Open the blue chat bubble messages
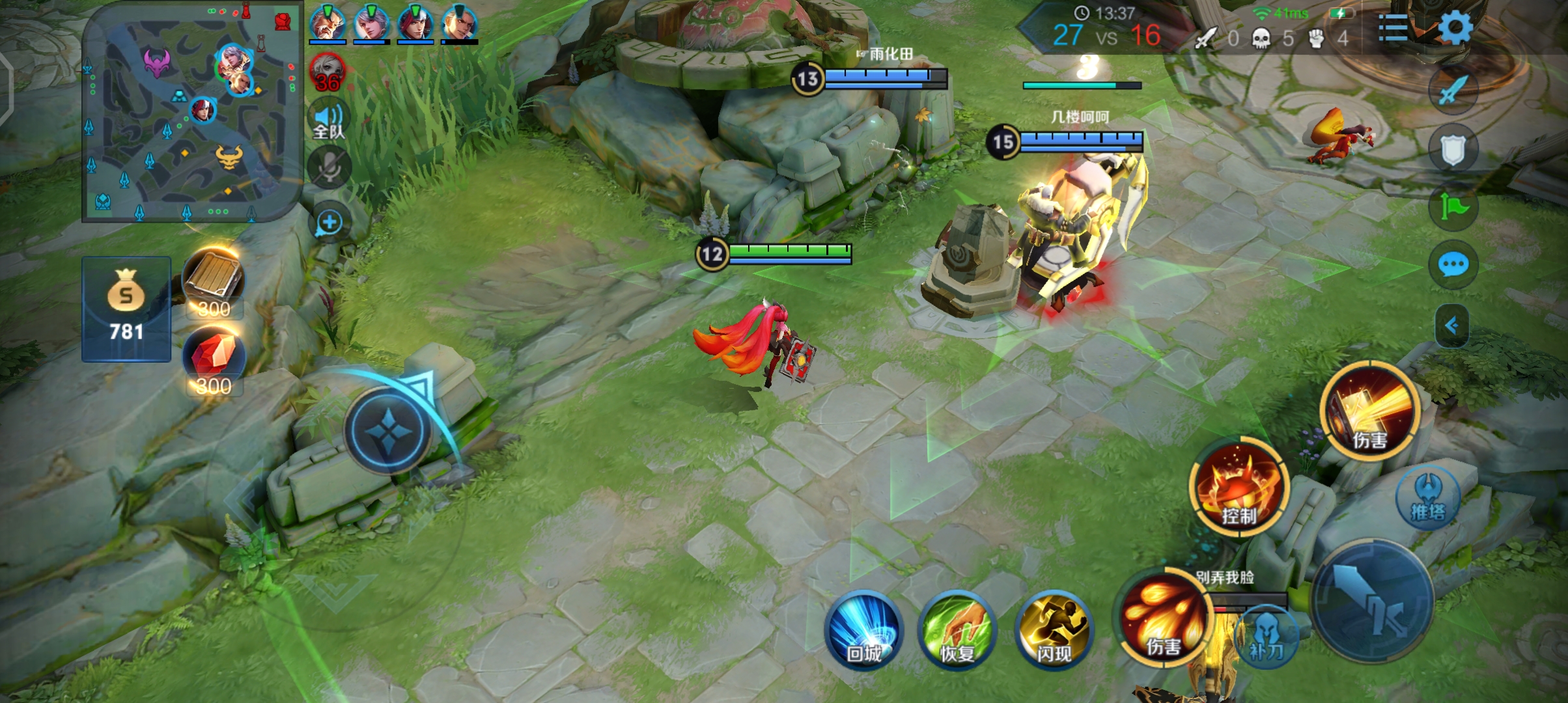This screenshot has width=1568, height=703. (x=1453, y=265)
